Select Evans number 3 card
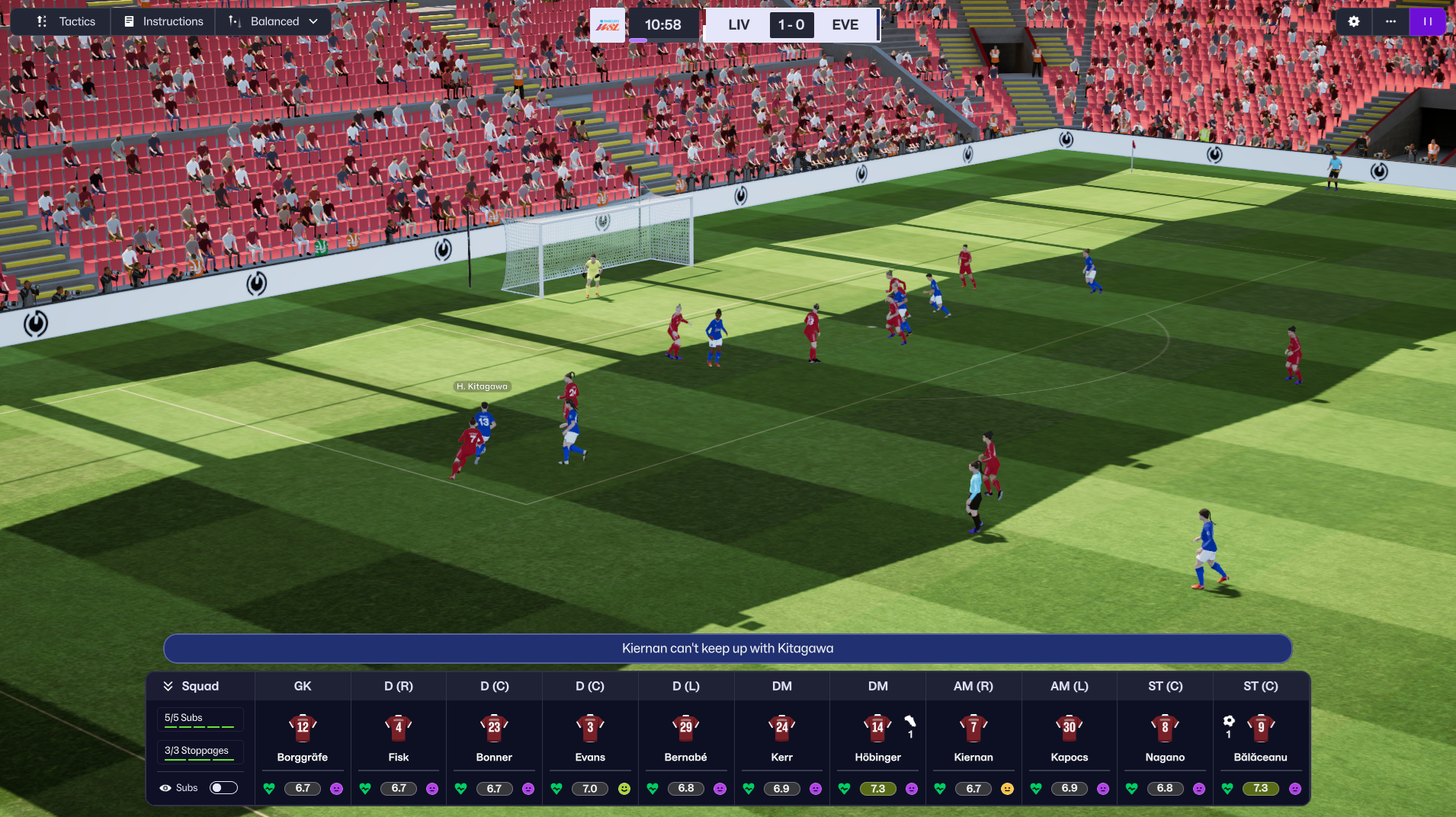The image size is (1456, 817). click(590, 738)
